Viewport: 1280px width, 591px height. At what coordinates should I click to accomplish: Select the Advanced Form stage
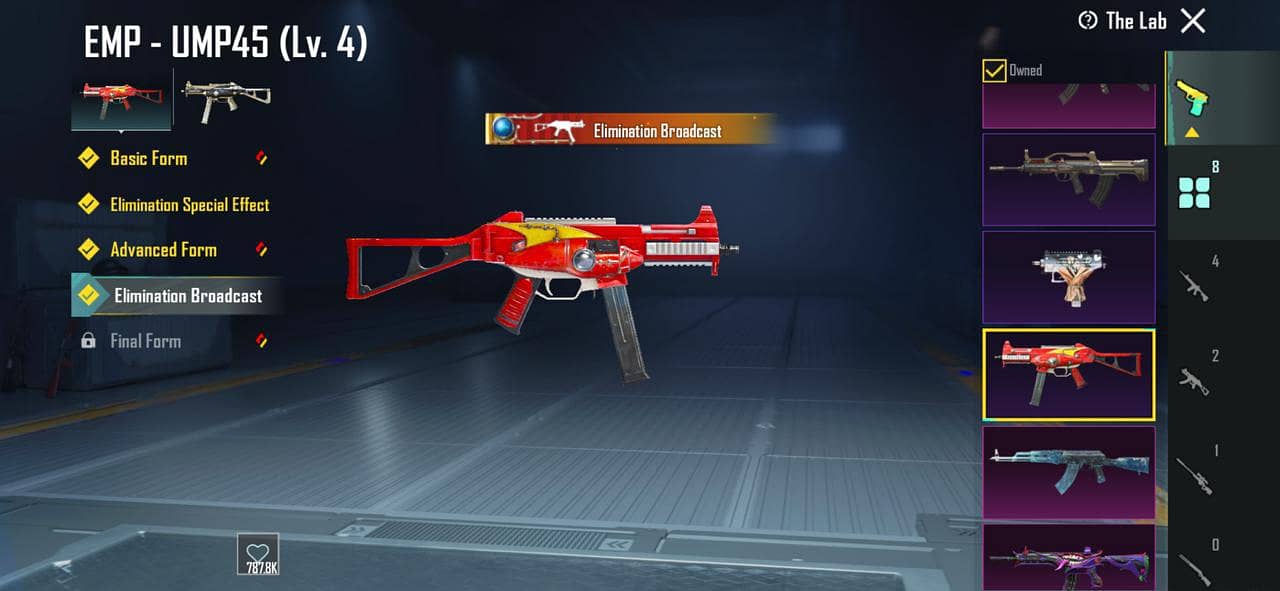coord(163,250)
